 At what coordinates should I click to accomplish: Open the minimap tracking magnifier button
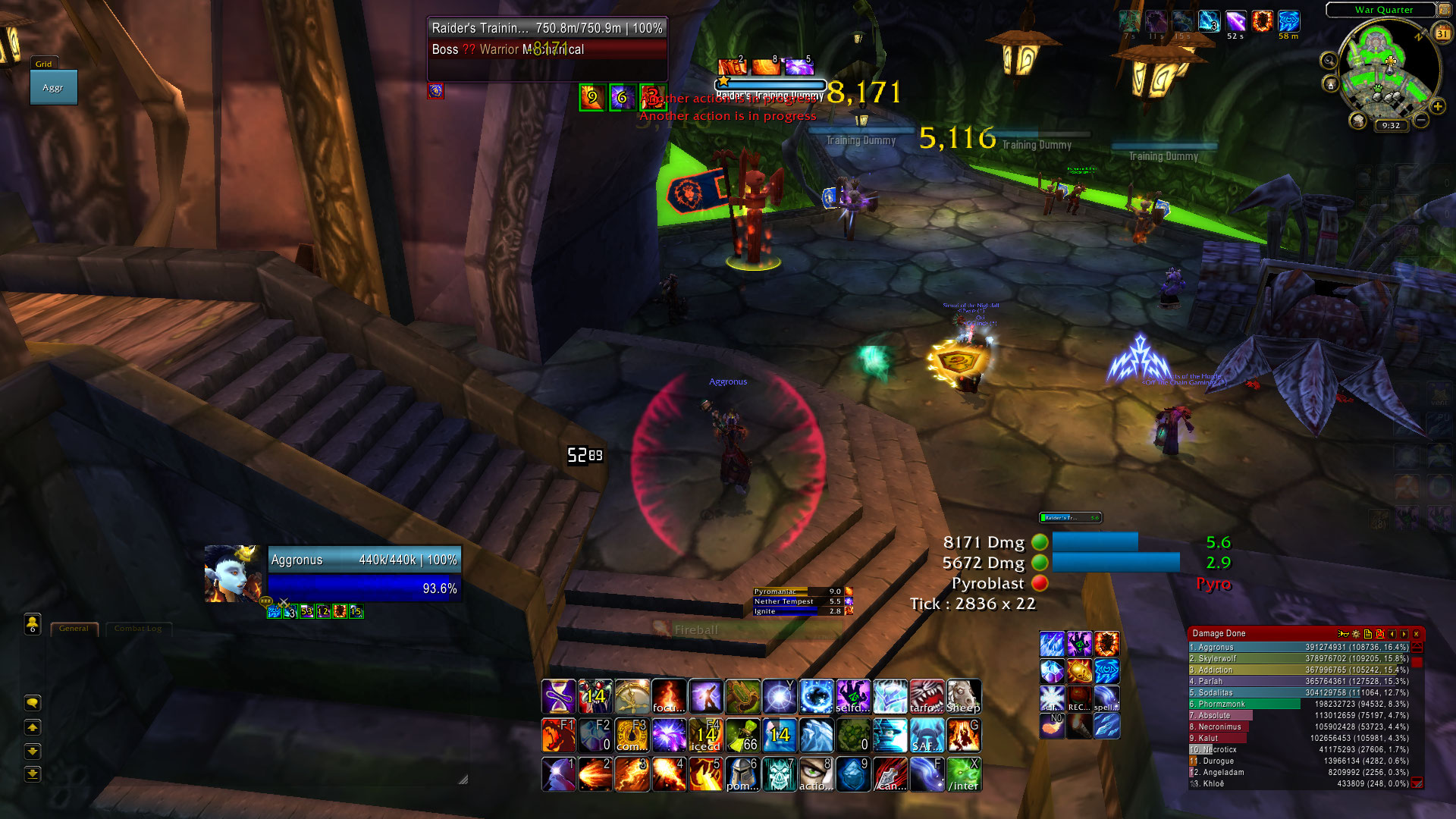[x=1329, y=61]
